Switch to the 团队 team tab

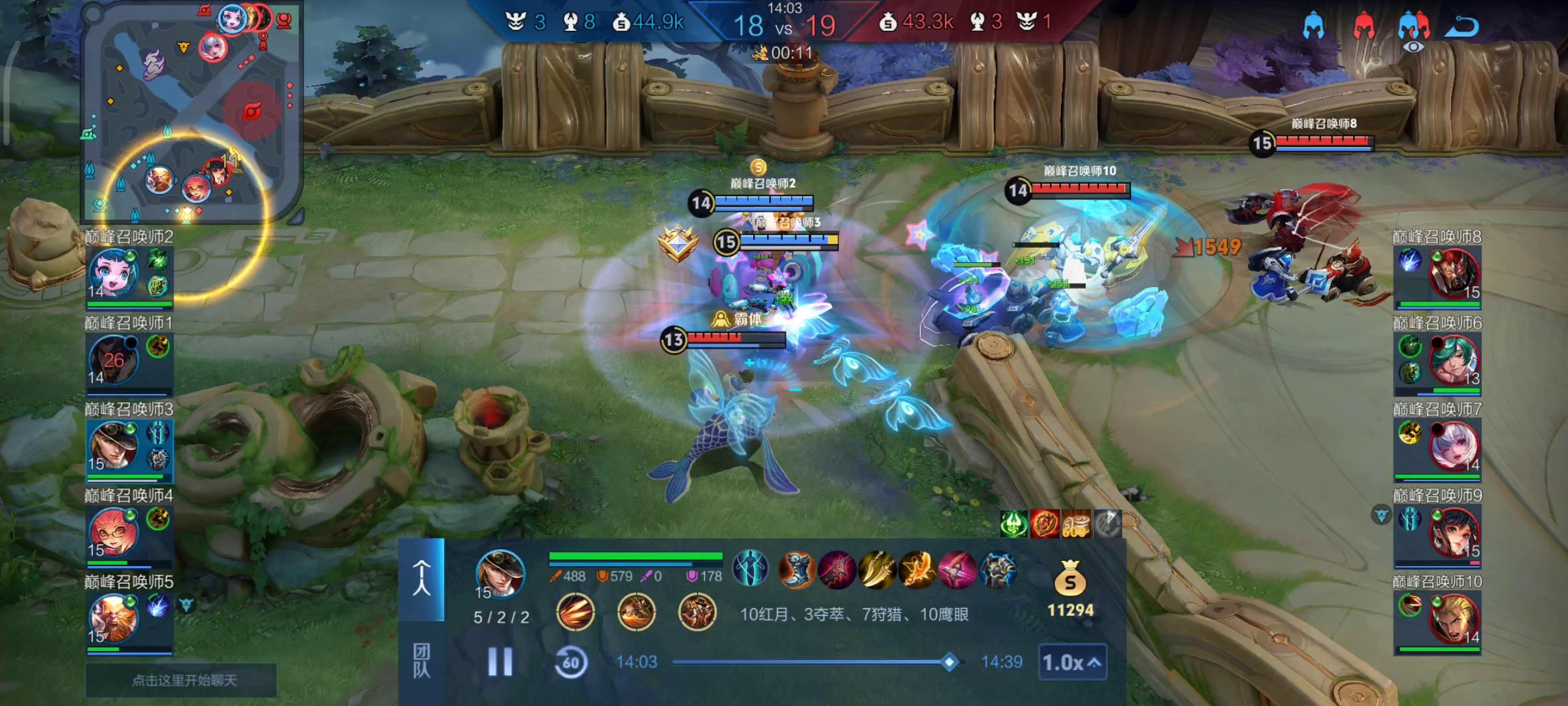coord(421,660)
